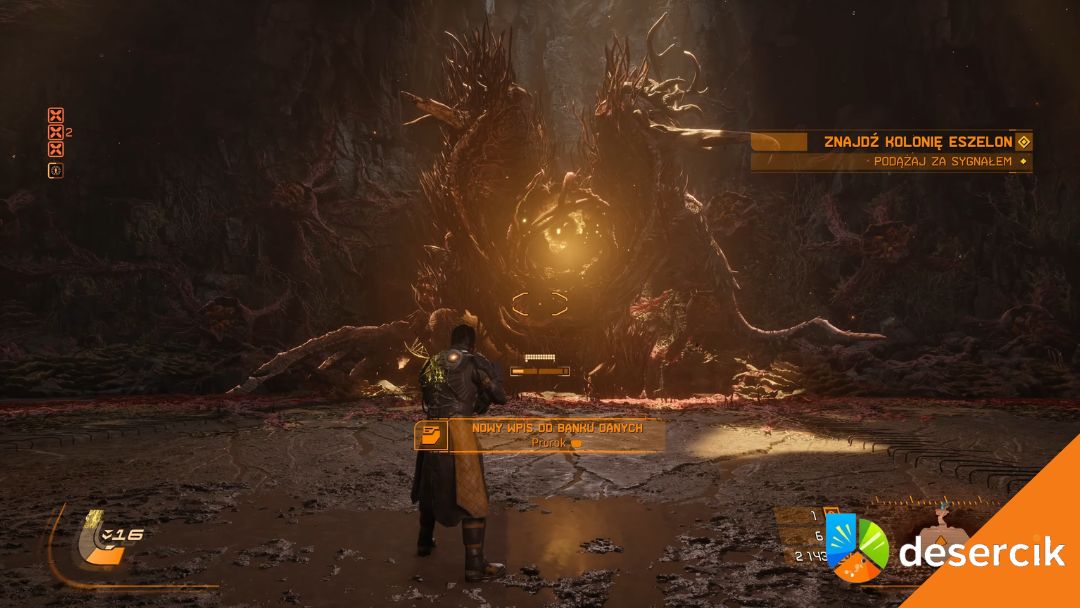Viewport: 1080px width, 608px height.
Task: Click the status icon with the count 2
Action: [56, 132]
